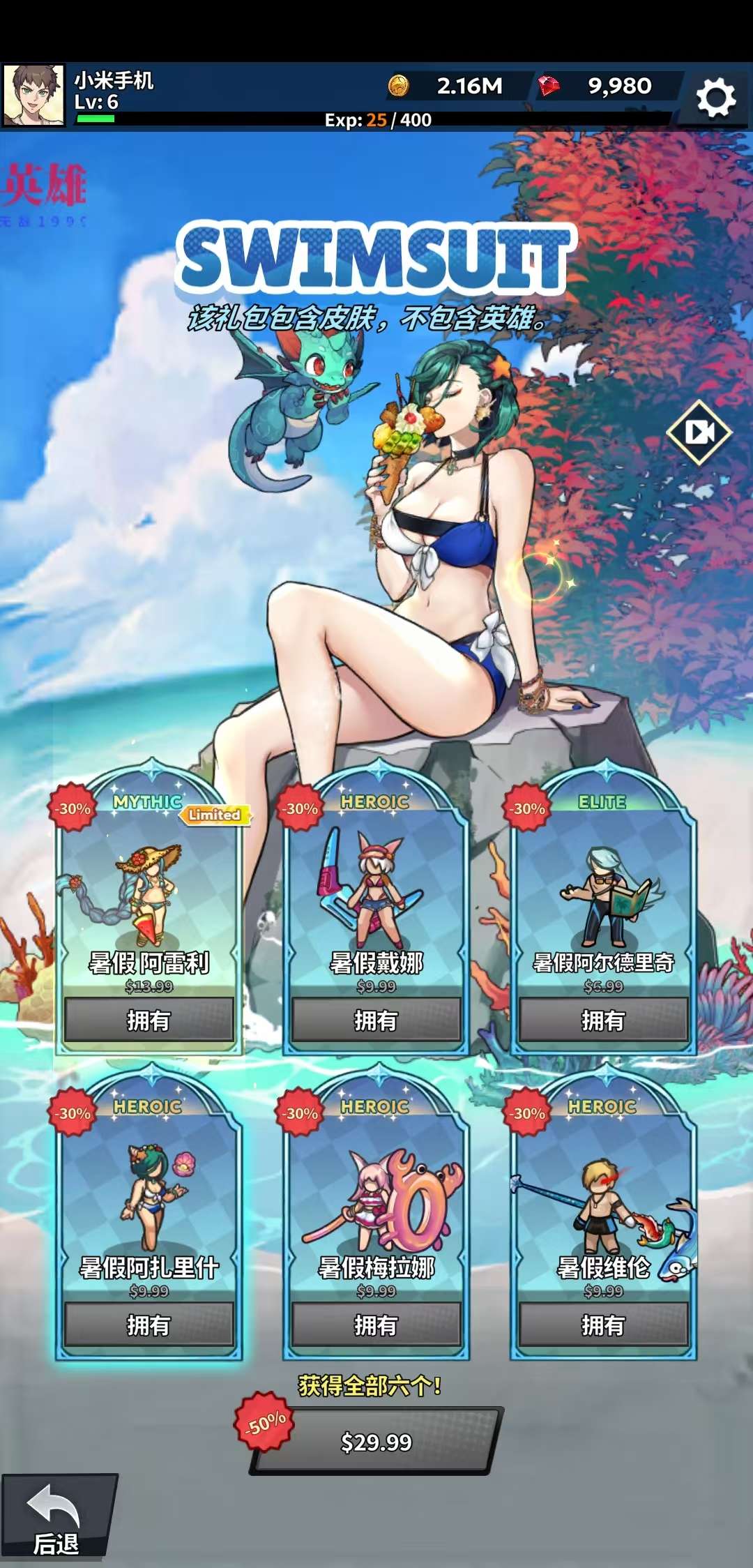Click 拥有 button under 暑假阿雷利
Screen dimensions: 753x1568
[x=149, y=1020]
